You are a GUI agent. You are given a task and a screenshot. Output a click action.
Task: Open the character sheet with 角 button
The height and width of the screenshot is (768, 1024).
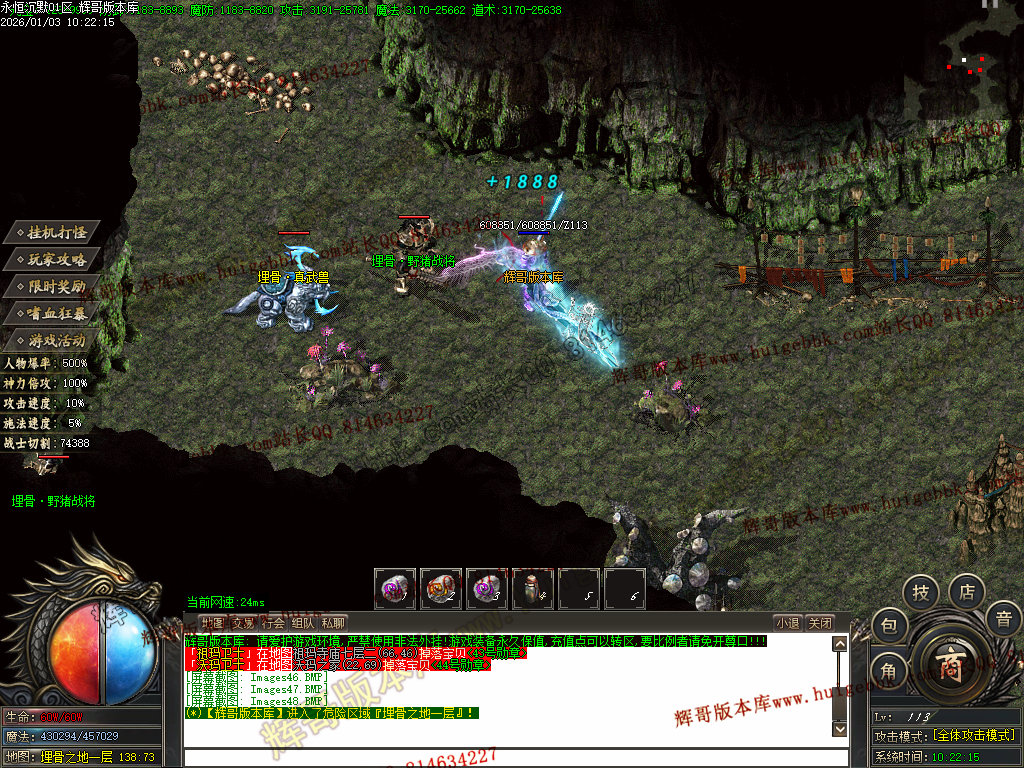click(889, 671)
